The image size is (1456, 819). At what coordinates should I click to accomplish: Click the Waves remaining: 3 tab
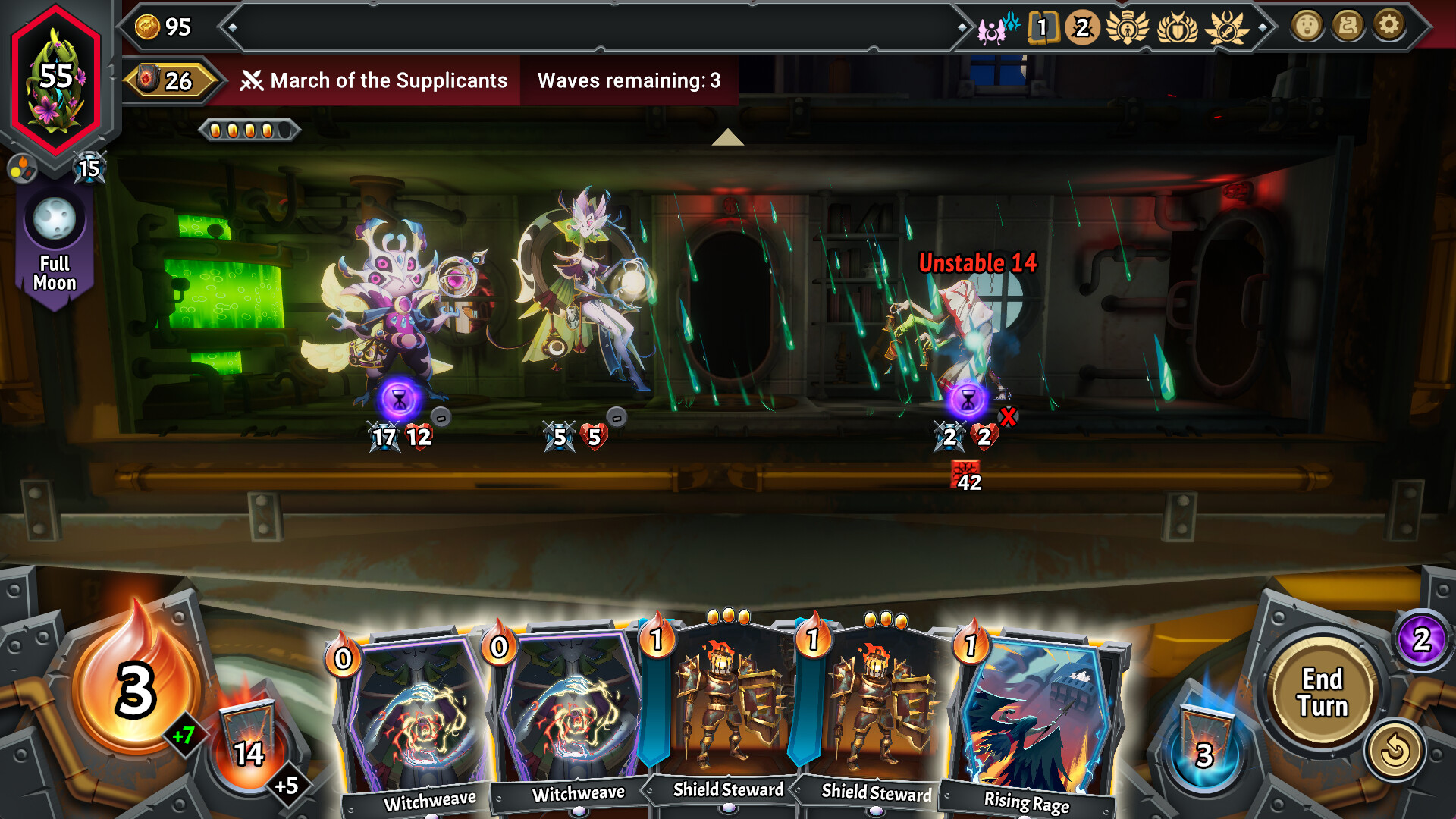point(629,81)
